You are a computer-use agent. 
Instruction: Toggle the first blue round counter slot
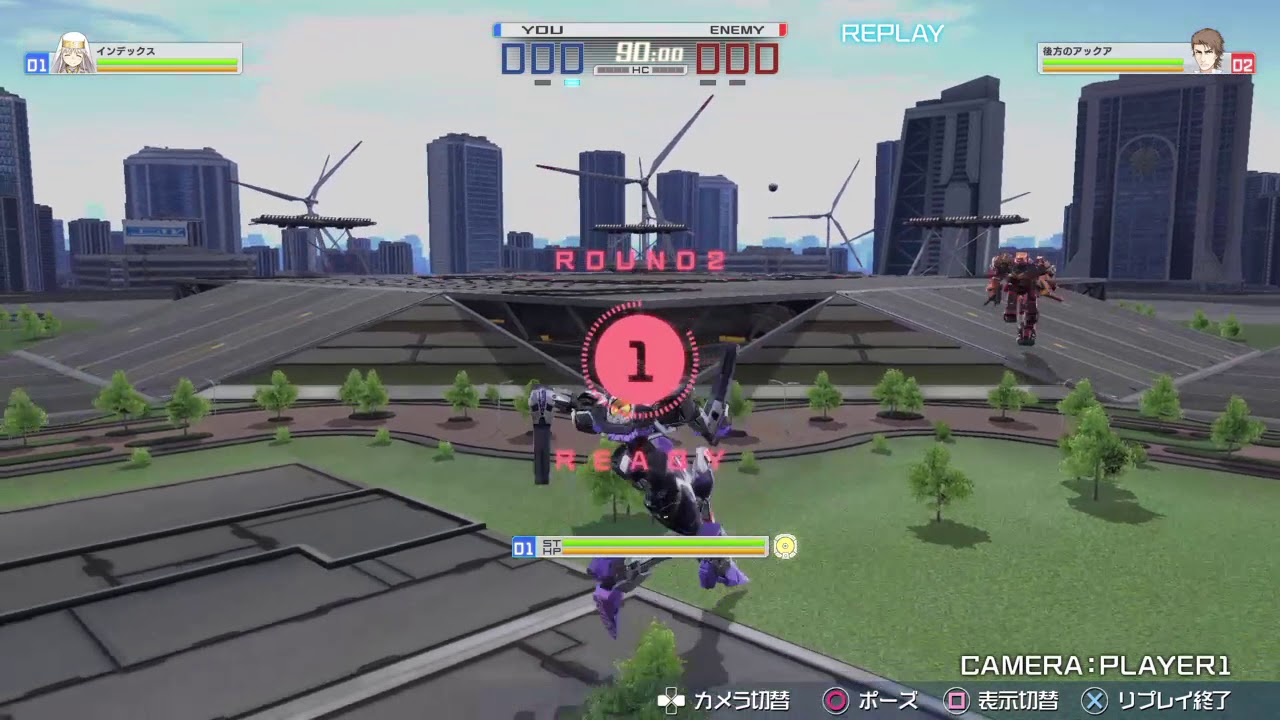pyautogui.click(x=511, y=58)
